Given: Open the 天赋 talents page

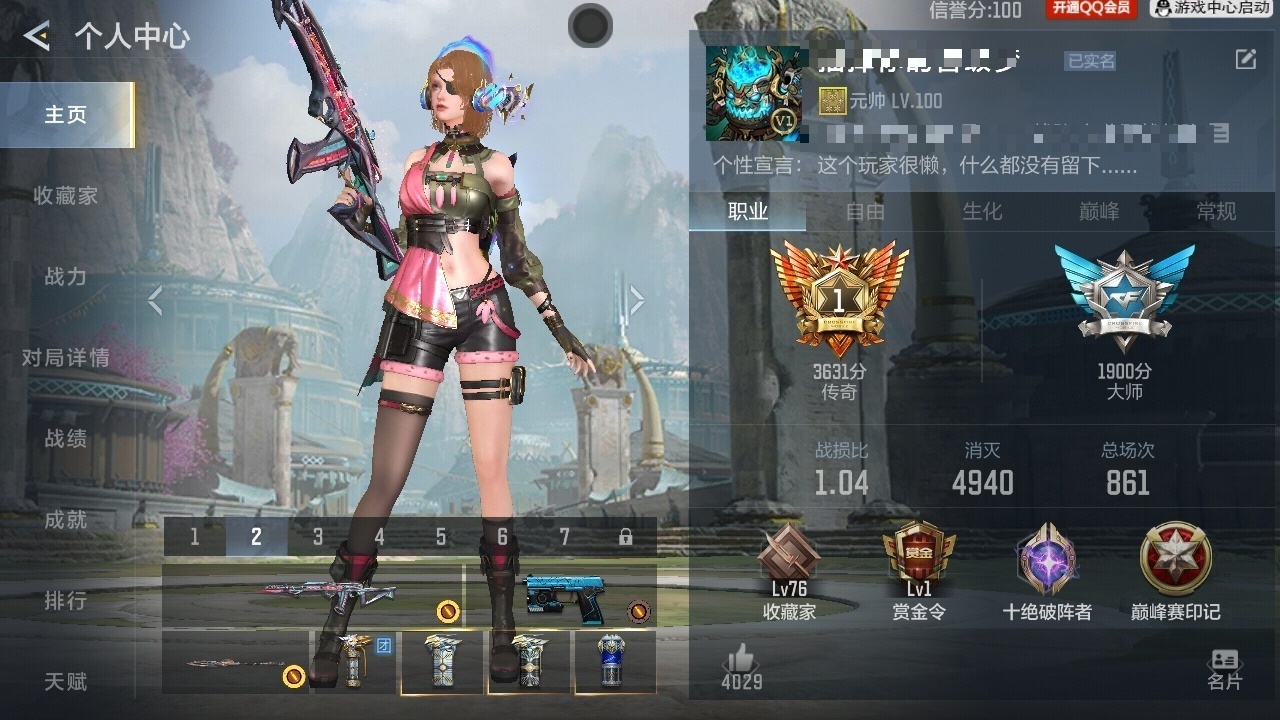Looking at the screenshot, I should (66, 682).
